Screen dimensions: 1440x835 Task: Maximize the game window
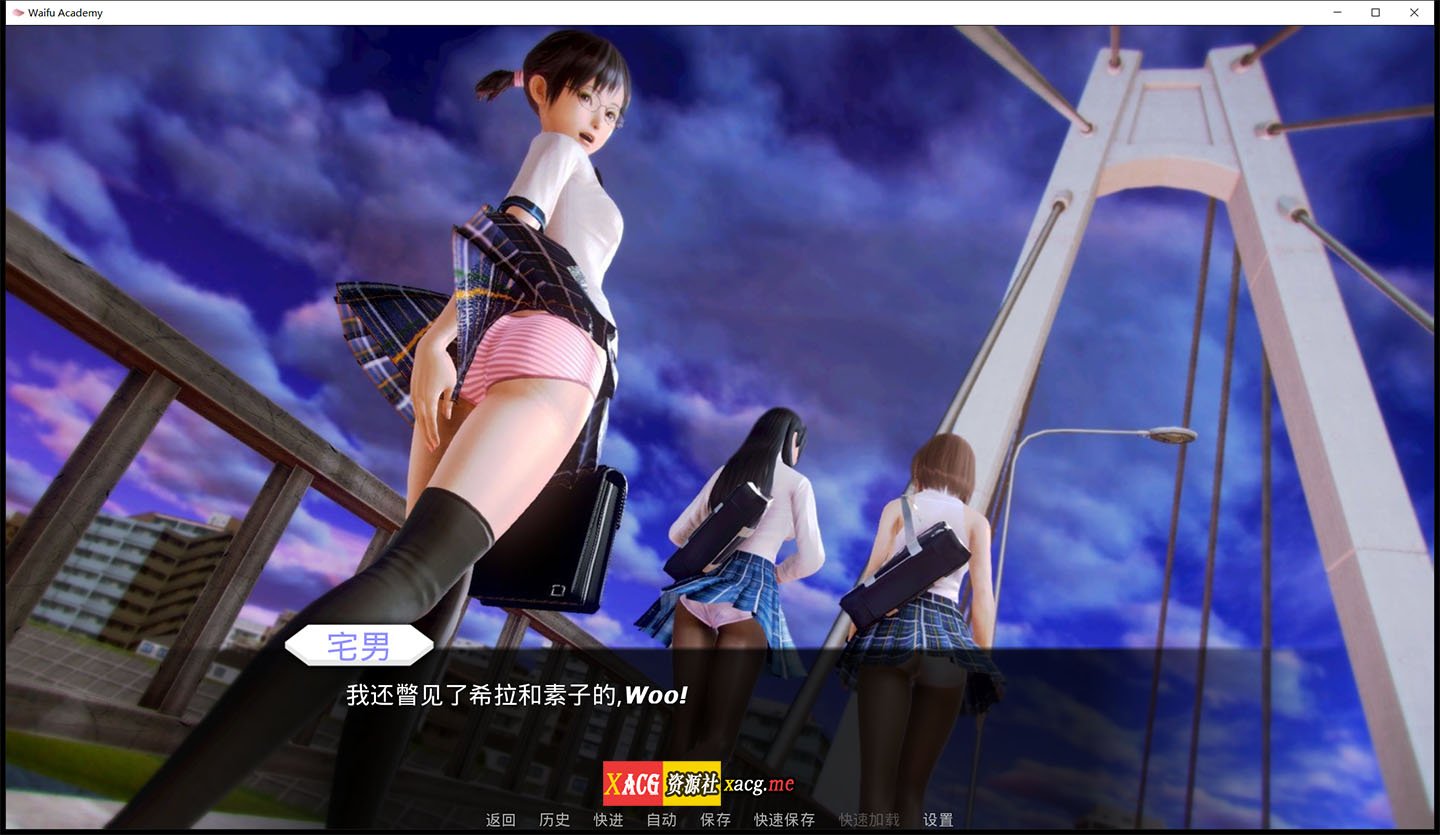[1375, 12]
